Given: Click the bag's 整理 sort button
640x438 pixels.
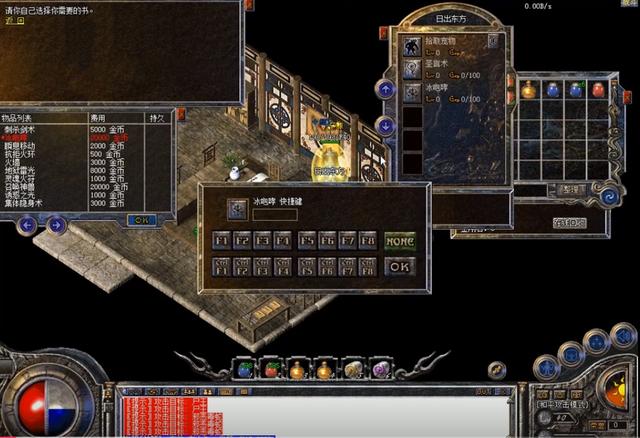Looking at the screenshot, I should pos(569,188).
